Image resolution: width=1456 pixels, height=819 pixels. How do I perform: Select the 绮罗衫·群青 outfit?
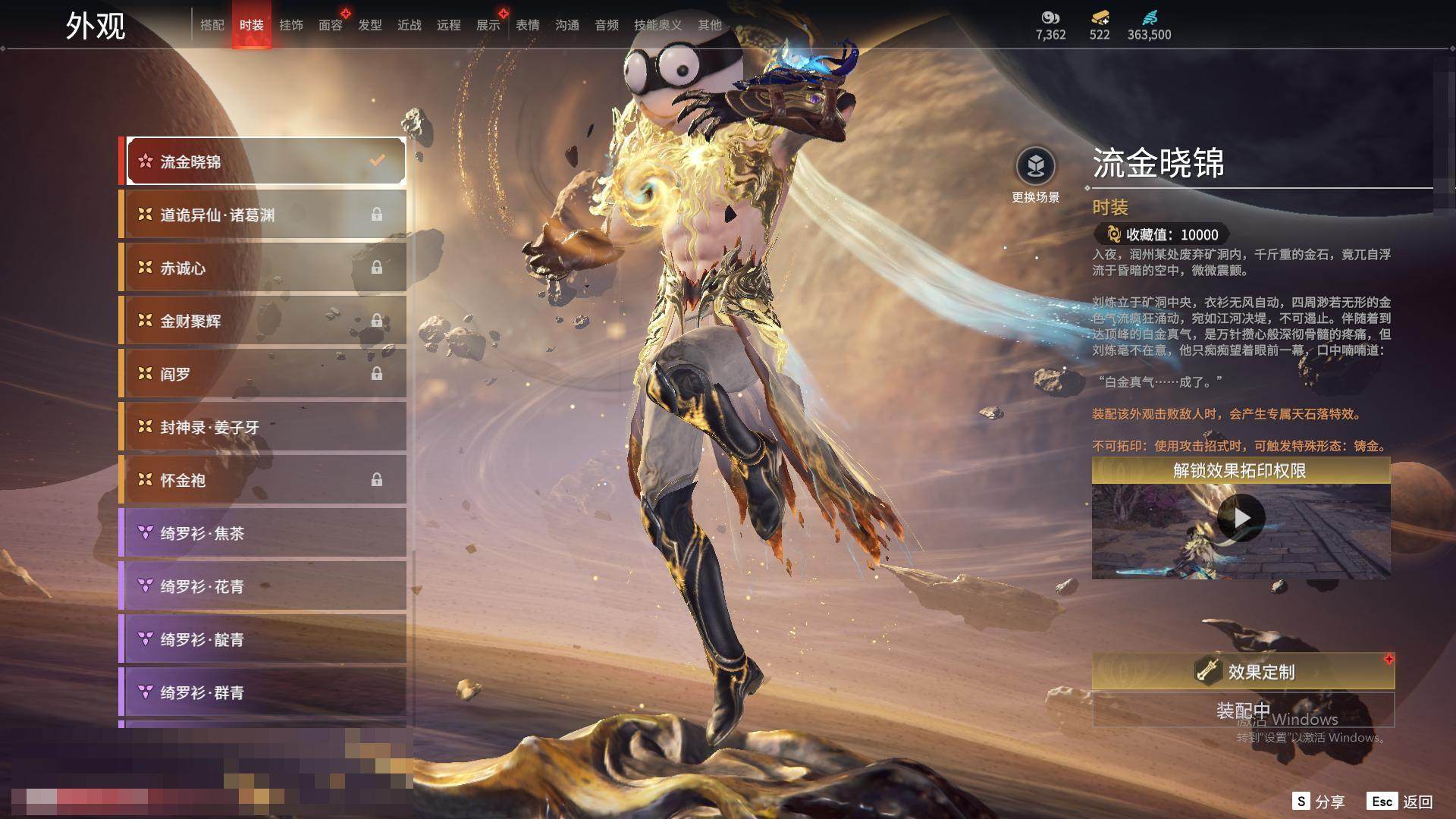click(265, 692)
